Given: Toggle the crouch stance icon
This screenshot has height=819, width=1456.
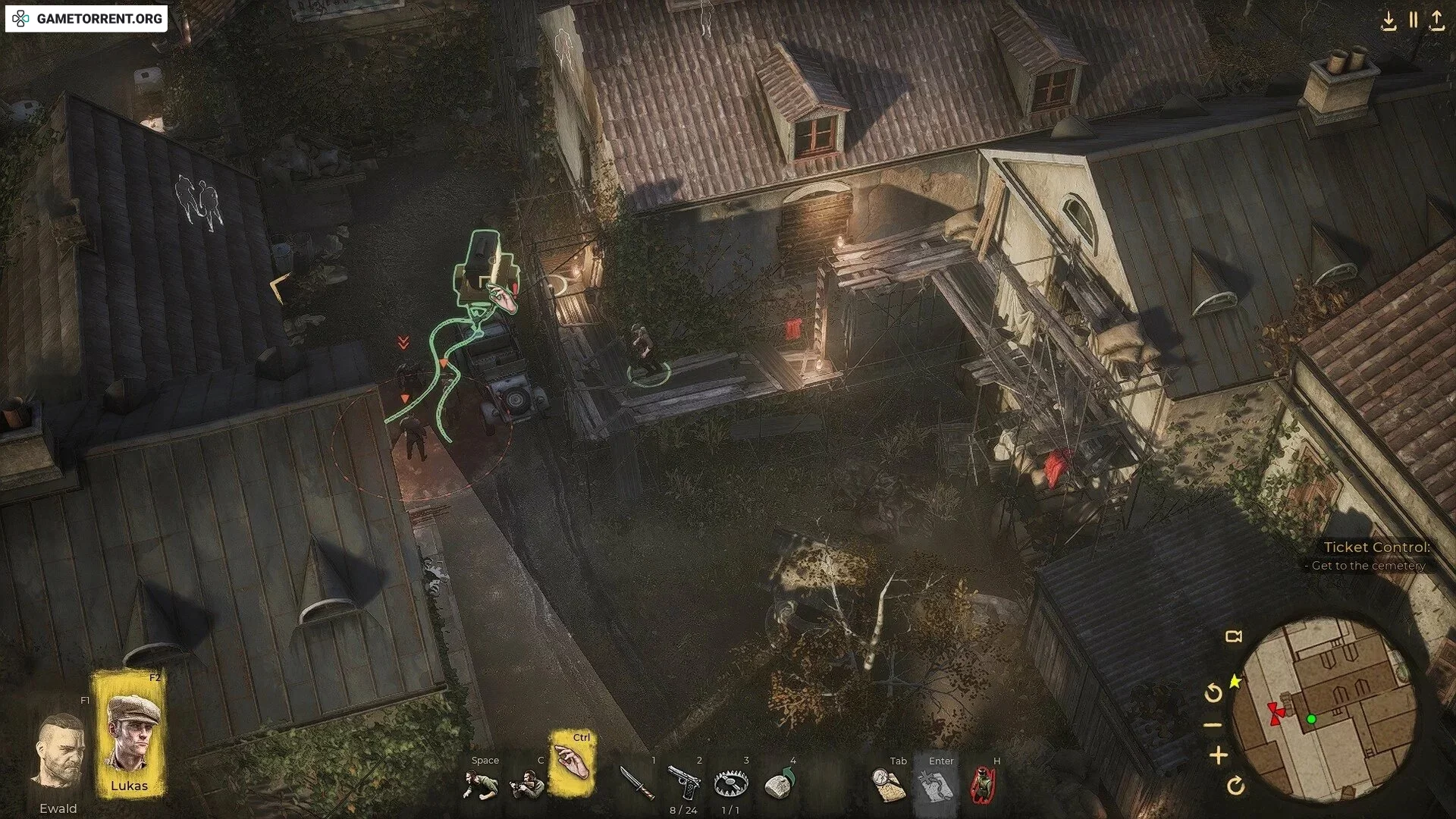Looking at the screenshot, I should click(x=481, y=785).
